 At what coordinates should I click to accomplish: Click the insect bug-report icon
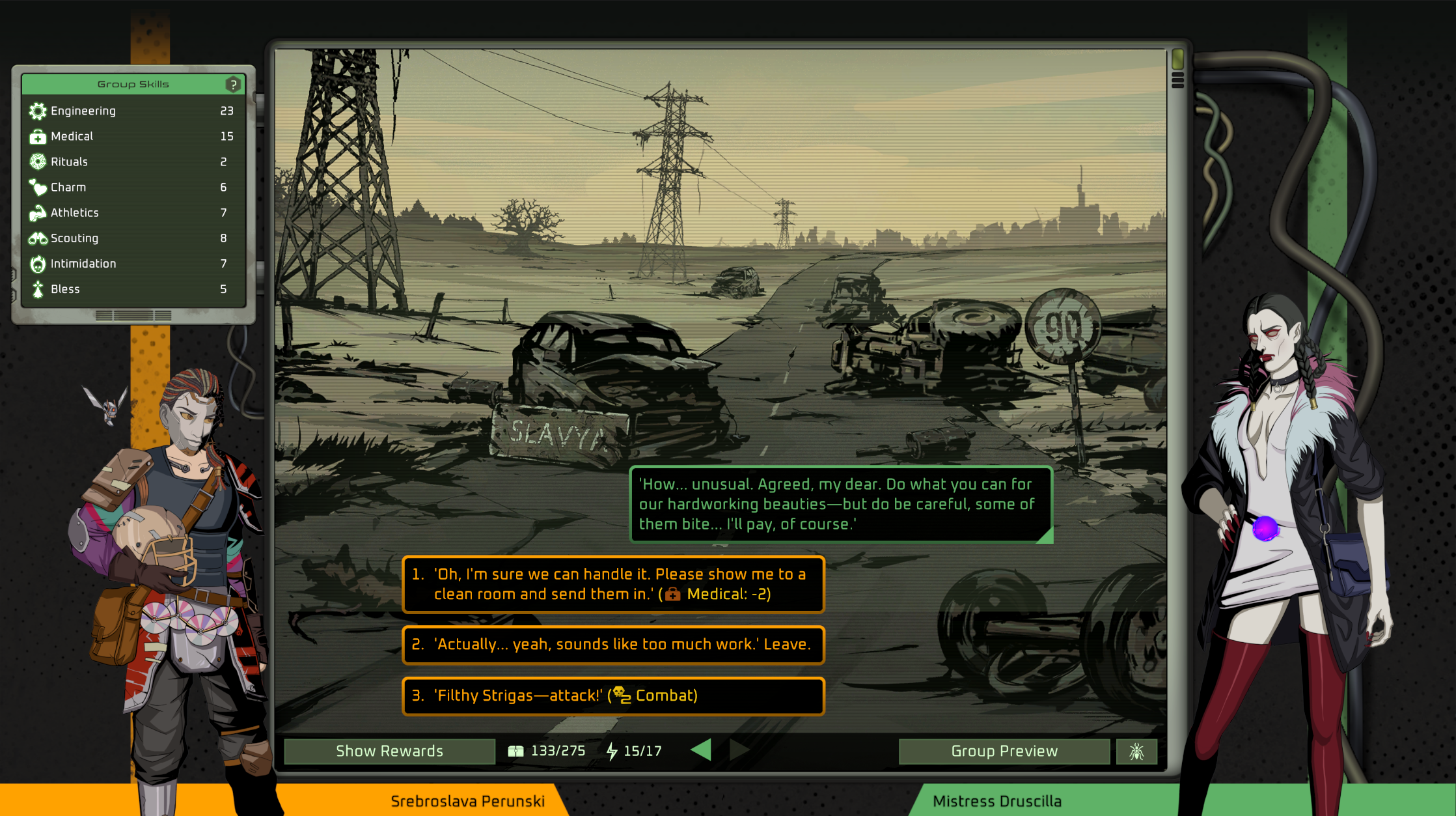(1136, 751)
